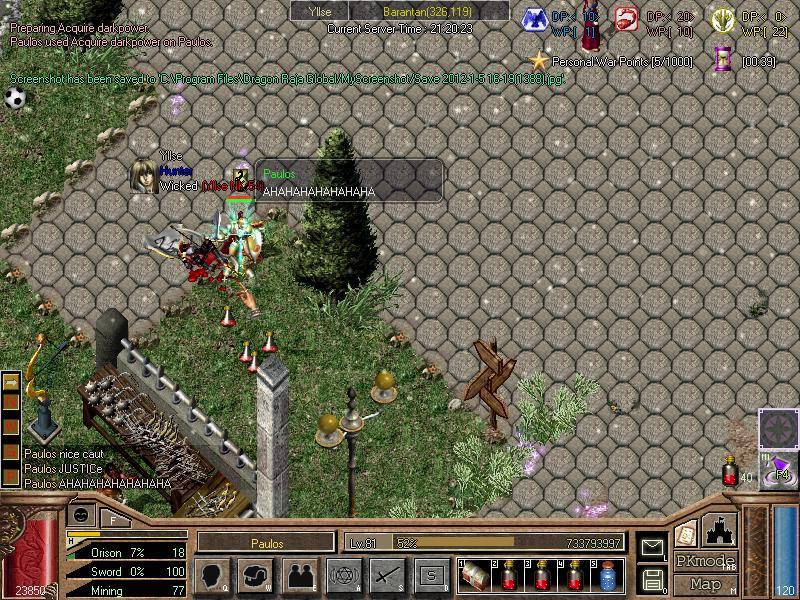The height and width of the screenshot is (600, 800).
Task: Open the mail envelope icon
Action: 653,547
